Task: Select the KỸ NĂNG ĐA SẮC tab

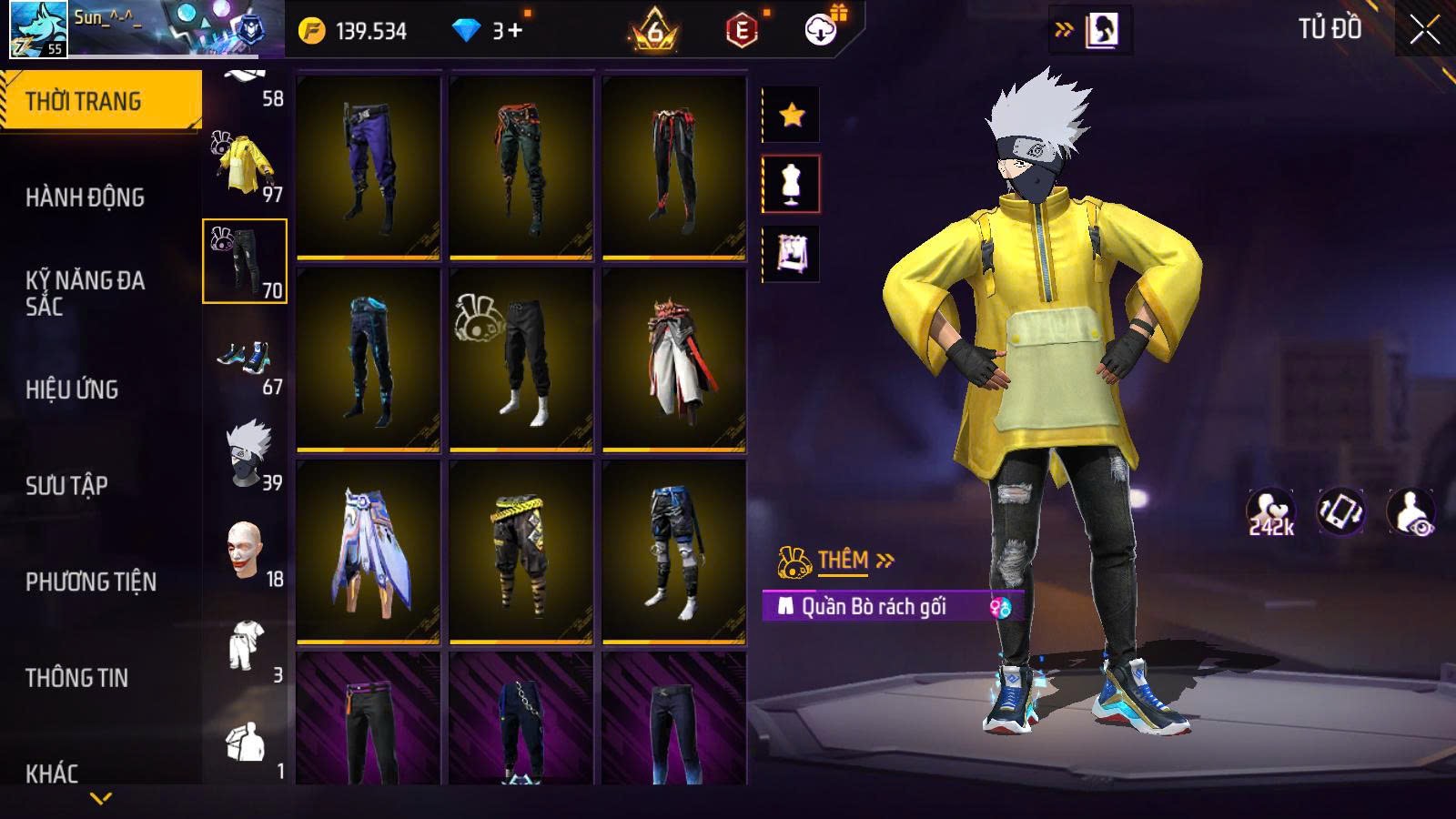Action: (85, 293)
